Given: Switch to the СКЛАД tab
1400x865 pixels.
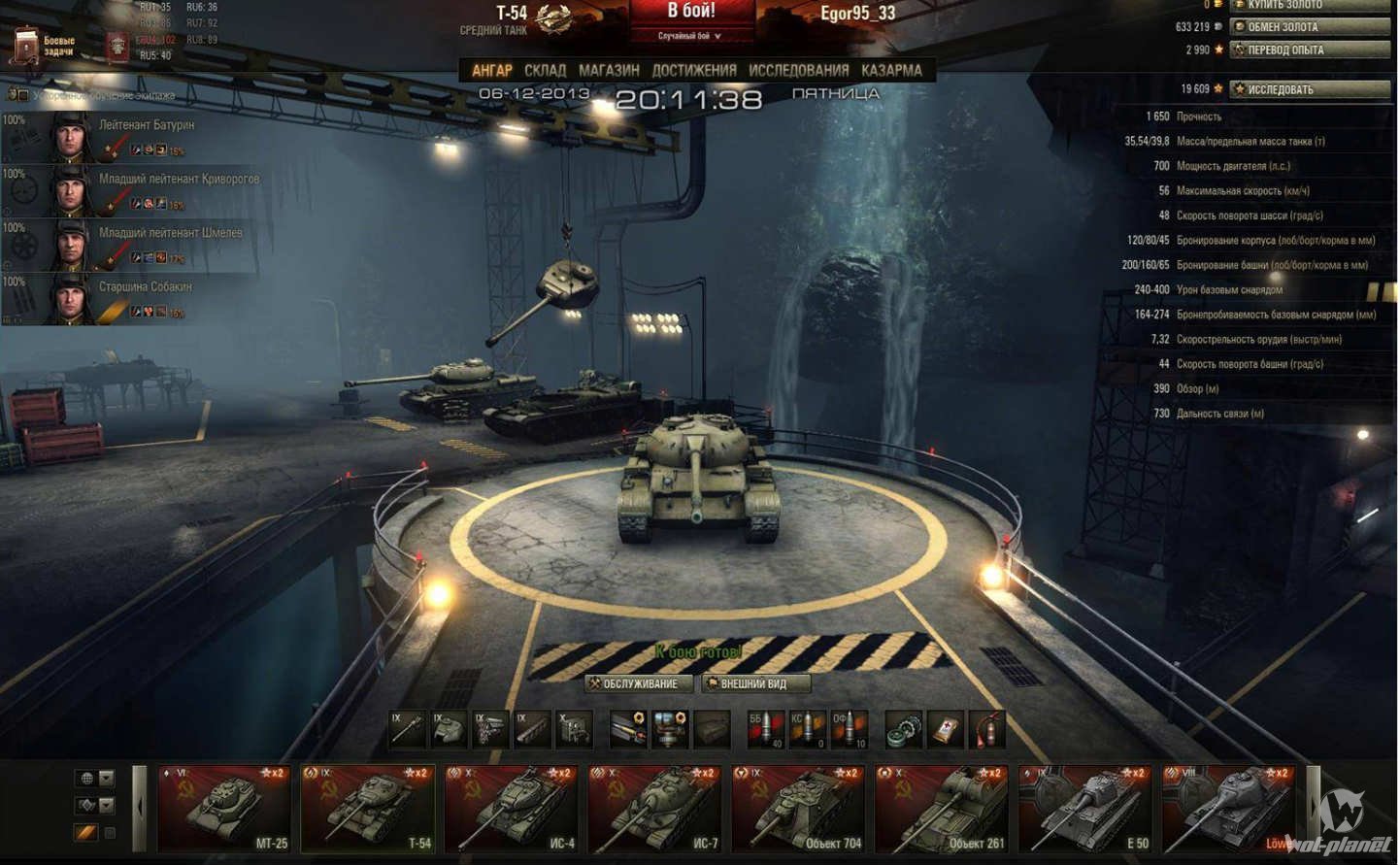Looking at the screenshot, I should (545, 70).
